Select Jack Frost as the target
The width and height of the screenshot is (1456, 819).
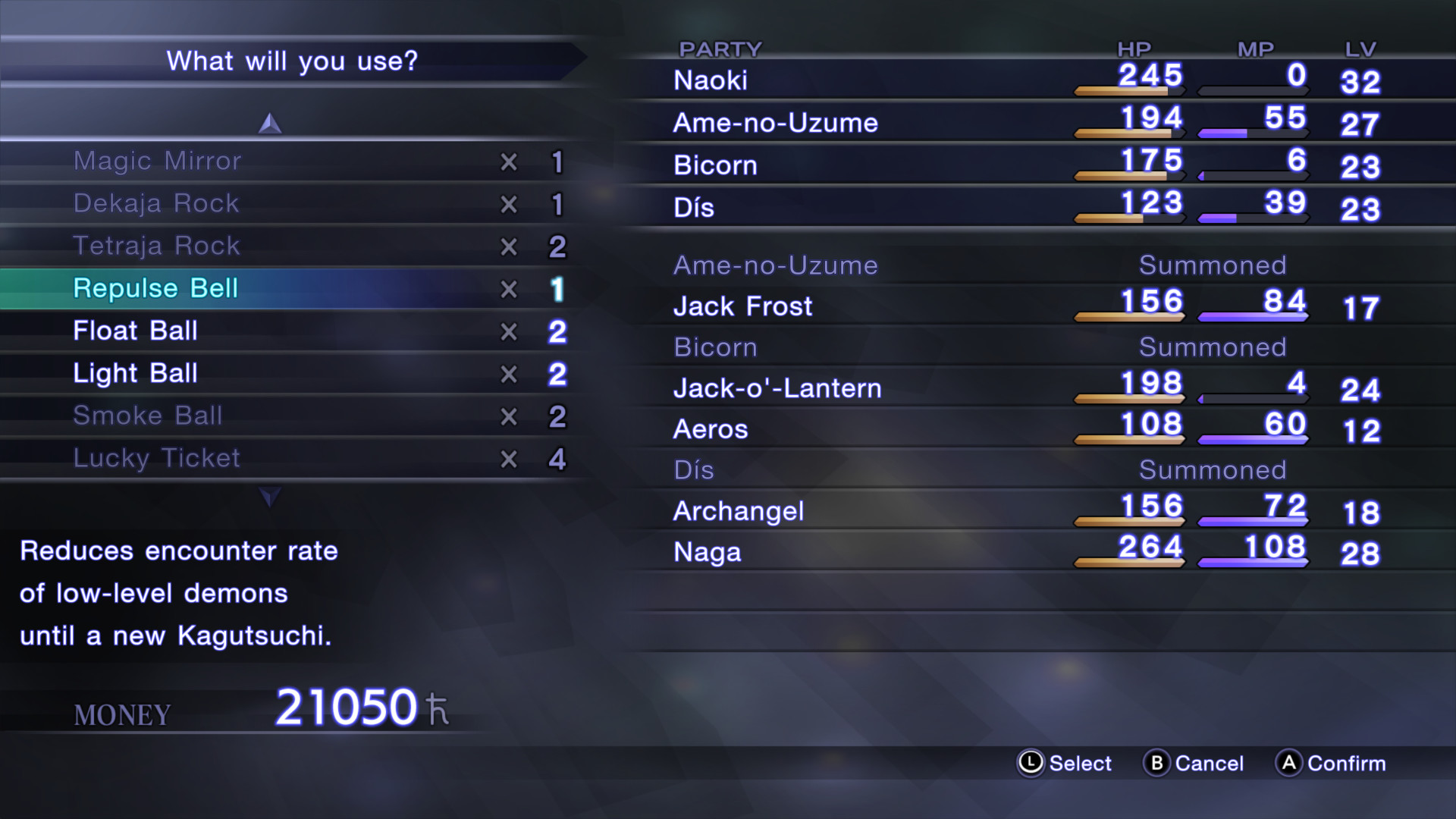tap(742, 306)
